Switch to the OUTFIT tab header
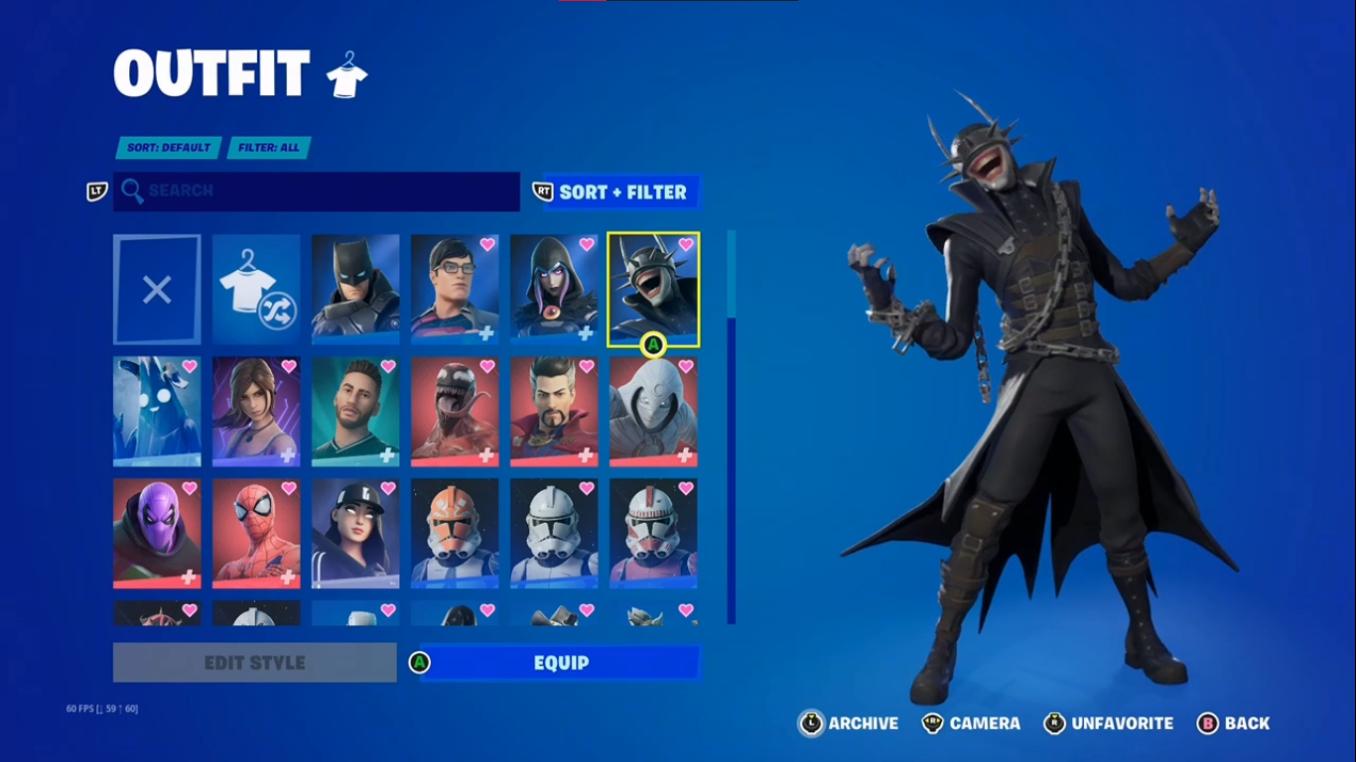The image size is (1356, 762). (210, 70)
